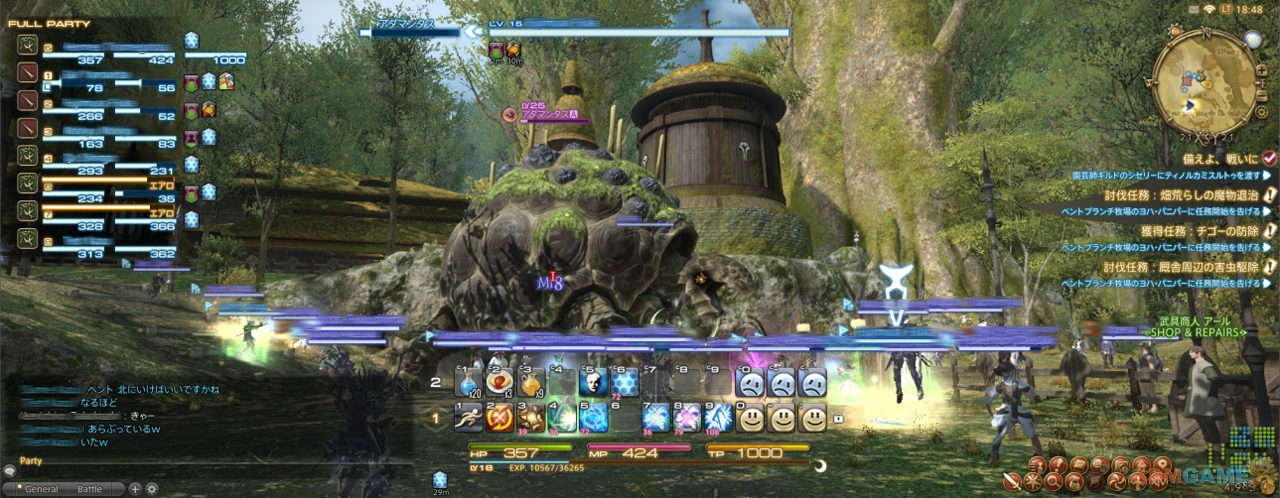Open chat log settings gear
Viewport: 1280px width, 498px height.
152,489
